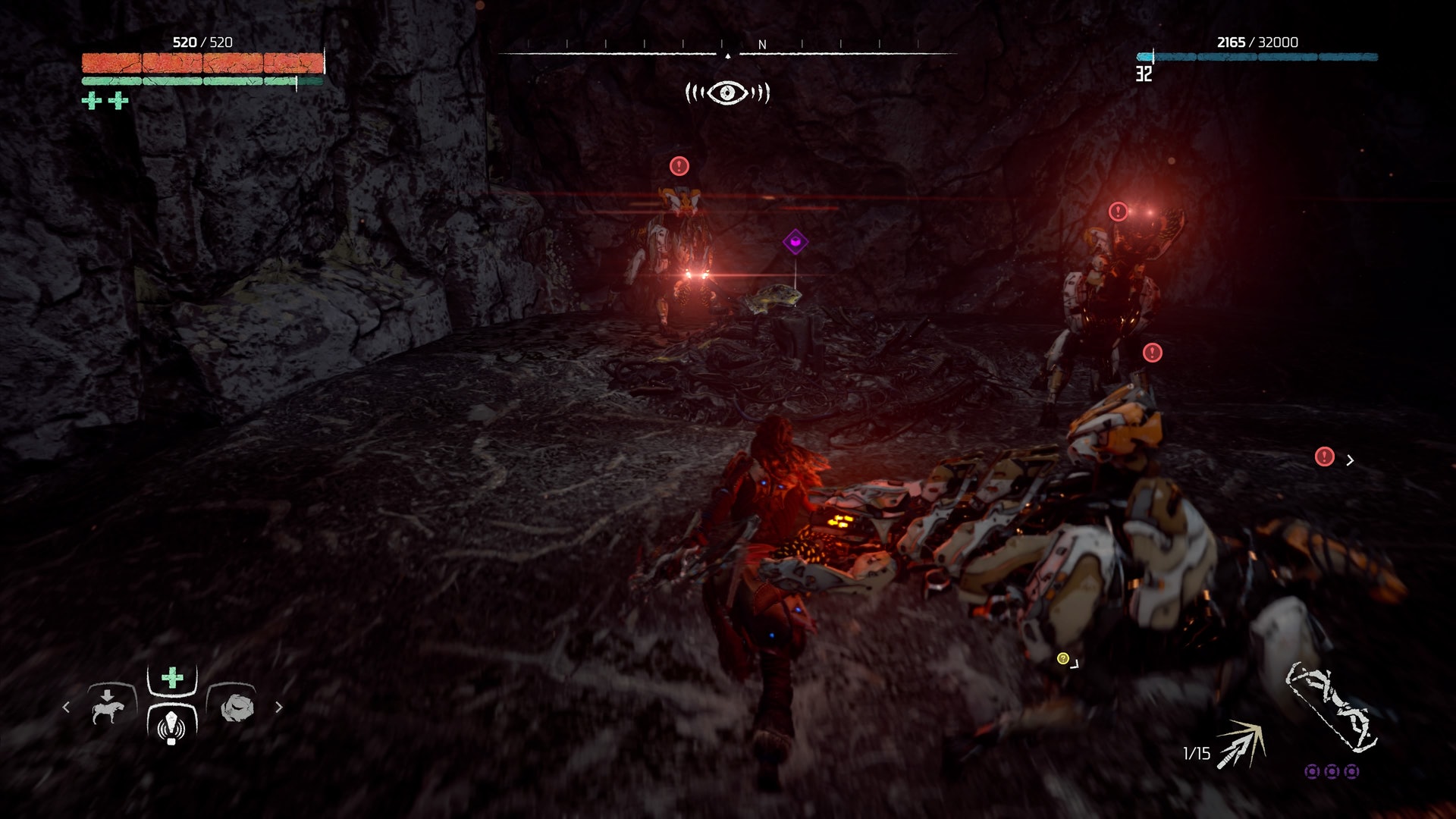Click the compass bar north marker
The width and height of the screenshot is (1456, 819).
762,45
